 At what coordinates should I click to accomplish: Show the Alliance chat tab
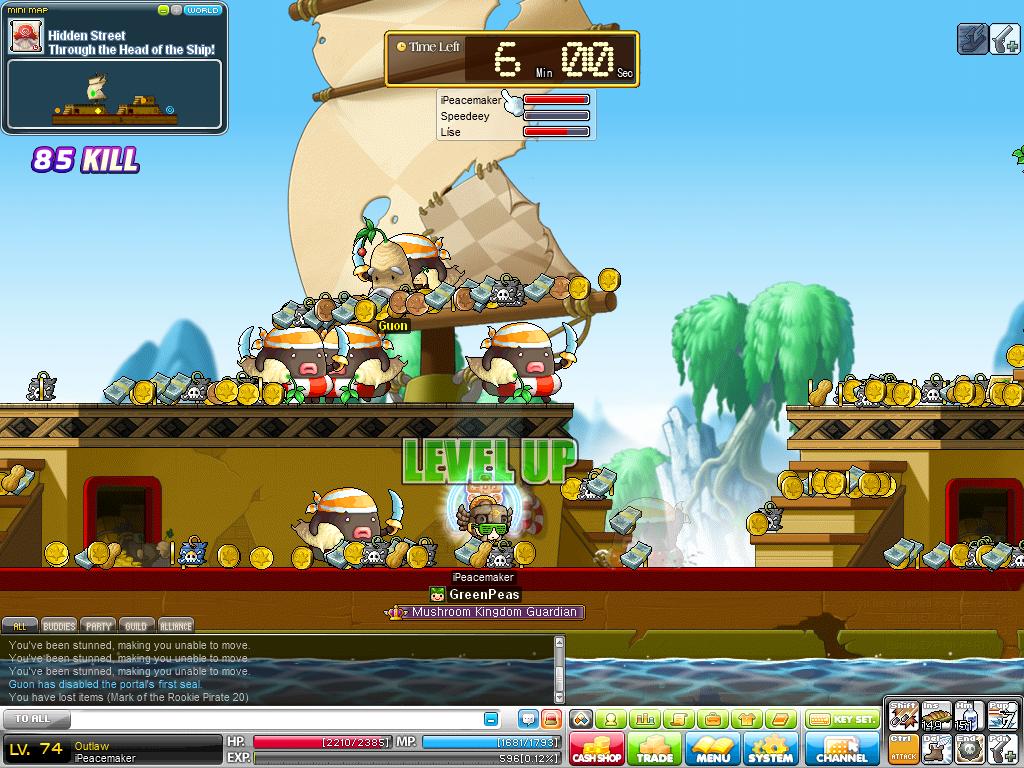pos(176,626)
